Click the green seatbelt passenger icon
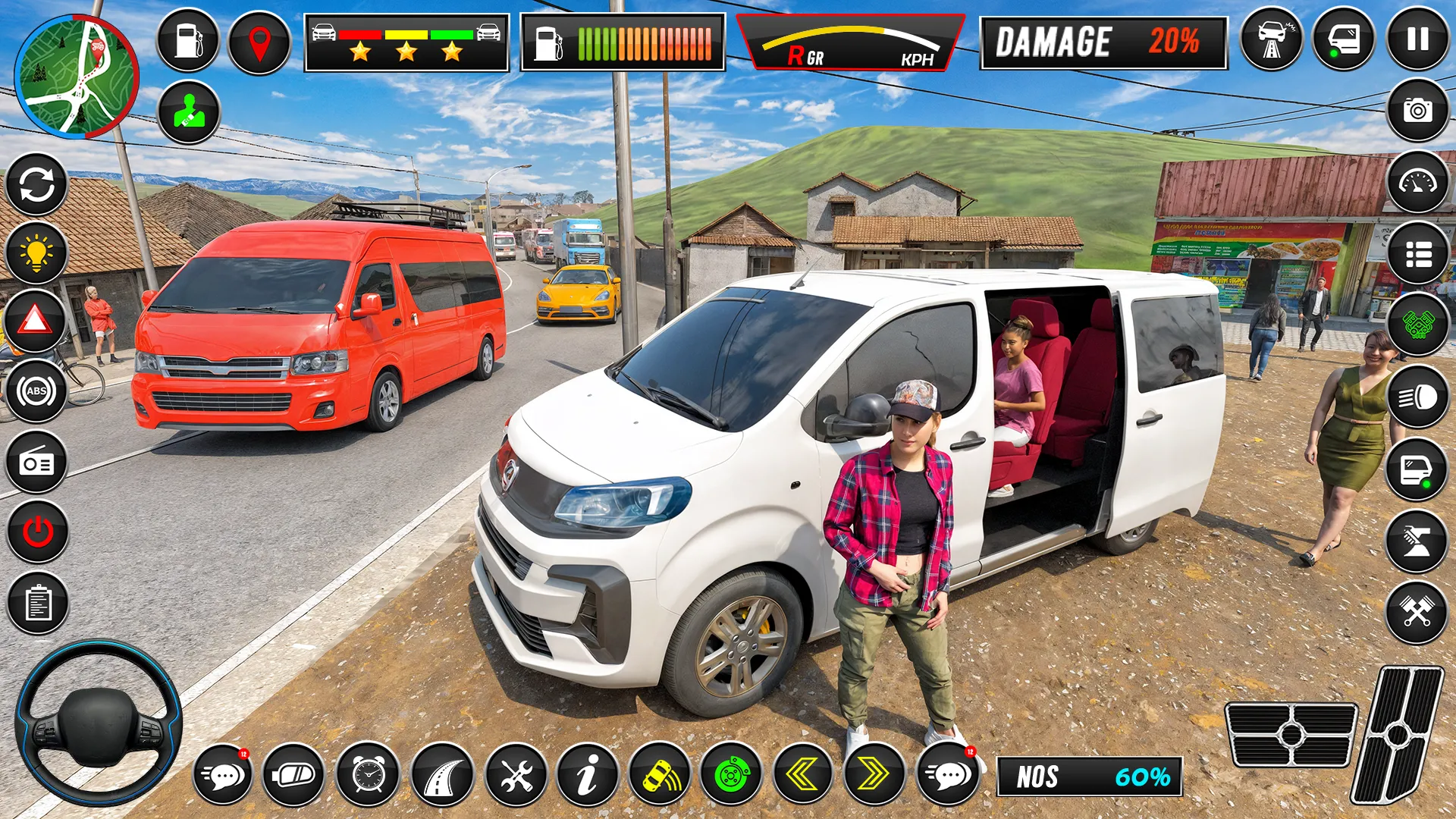The image size is (1456, 819). [x=189, y=112]
